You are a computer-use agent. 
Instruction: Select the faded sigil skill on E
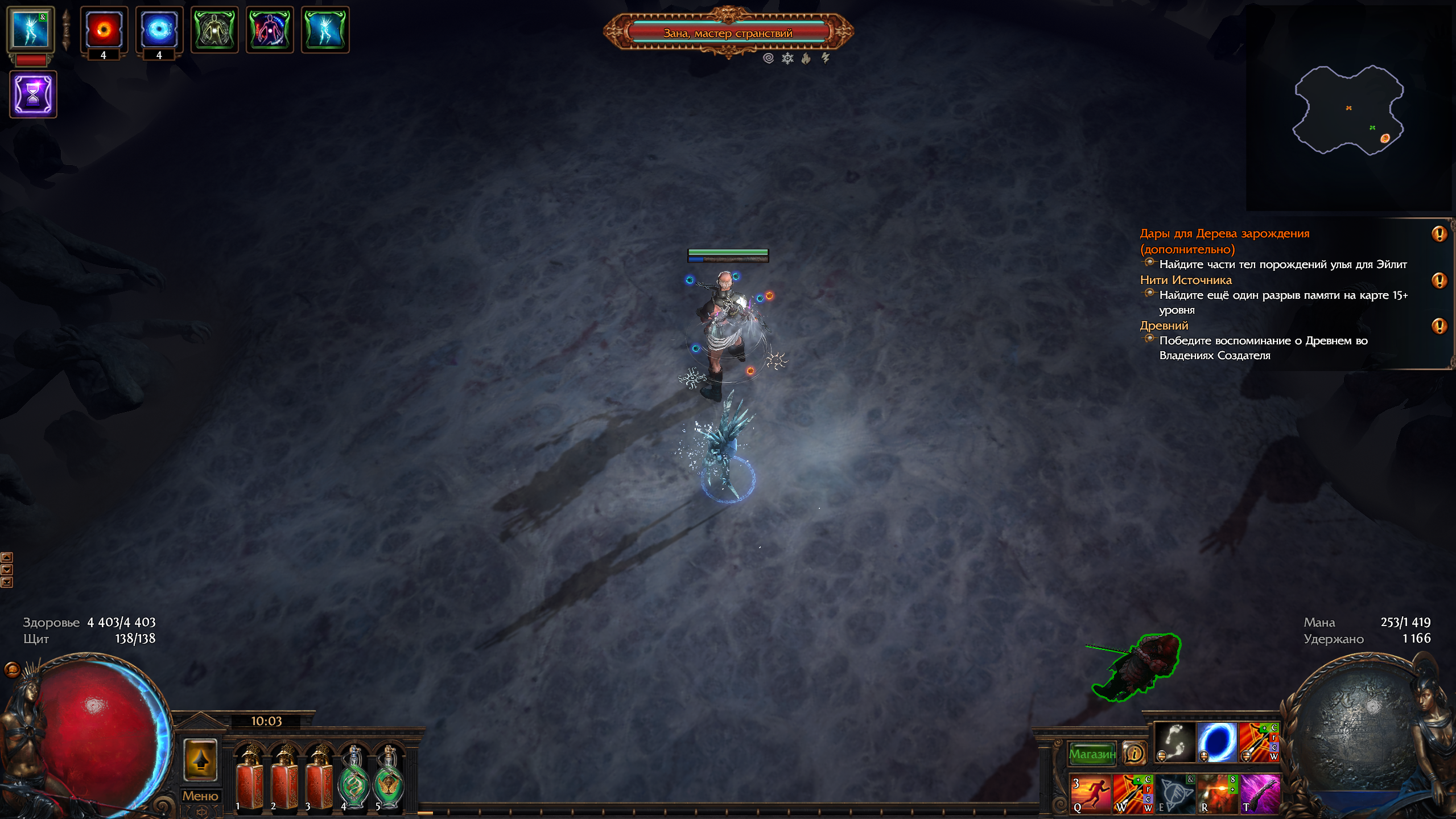click(1175, 793)
